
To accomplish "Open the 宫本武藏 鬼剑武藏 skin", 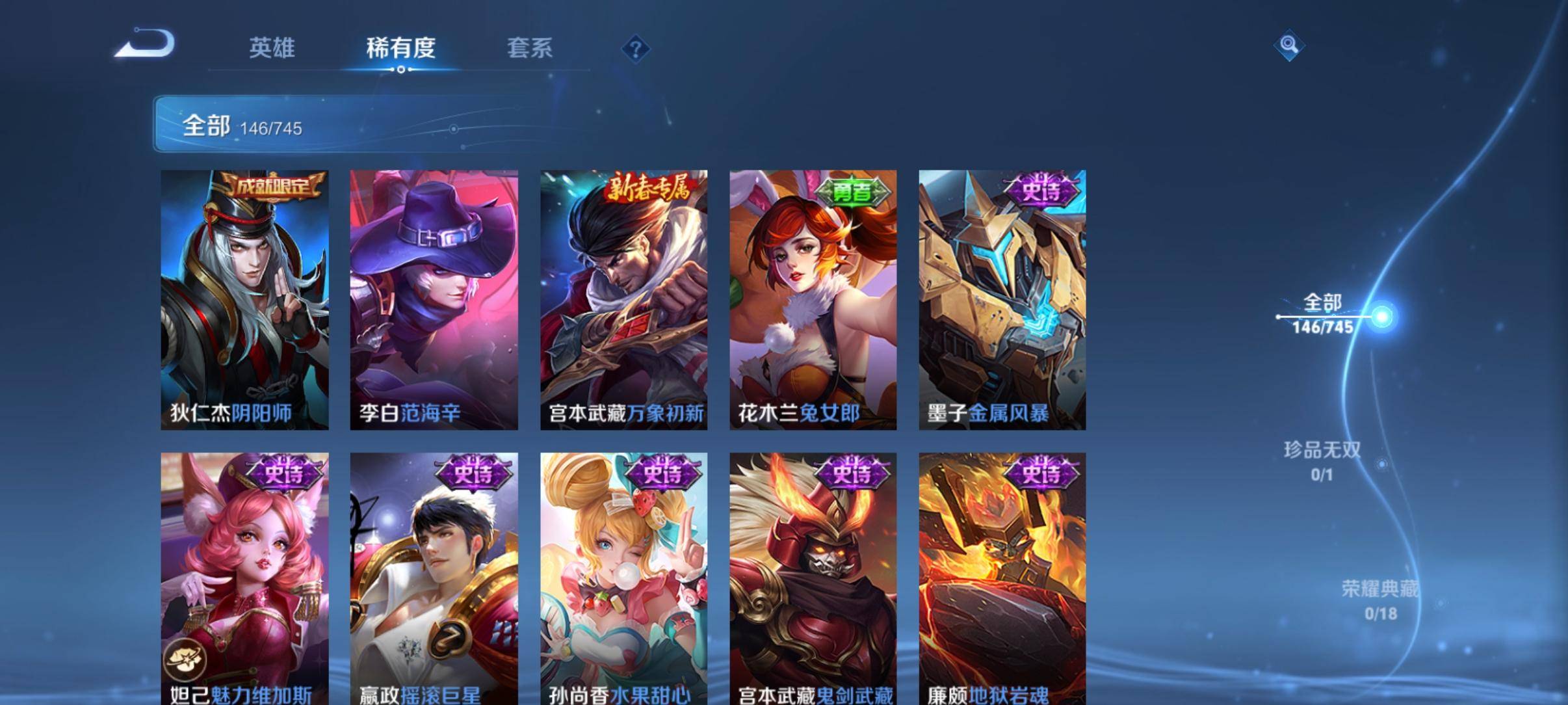I will 813,579.
